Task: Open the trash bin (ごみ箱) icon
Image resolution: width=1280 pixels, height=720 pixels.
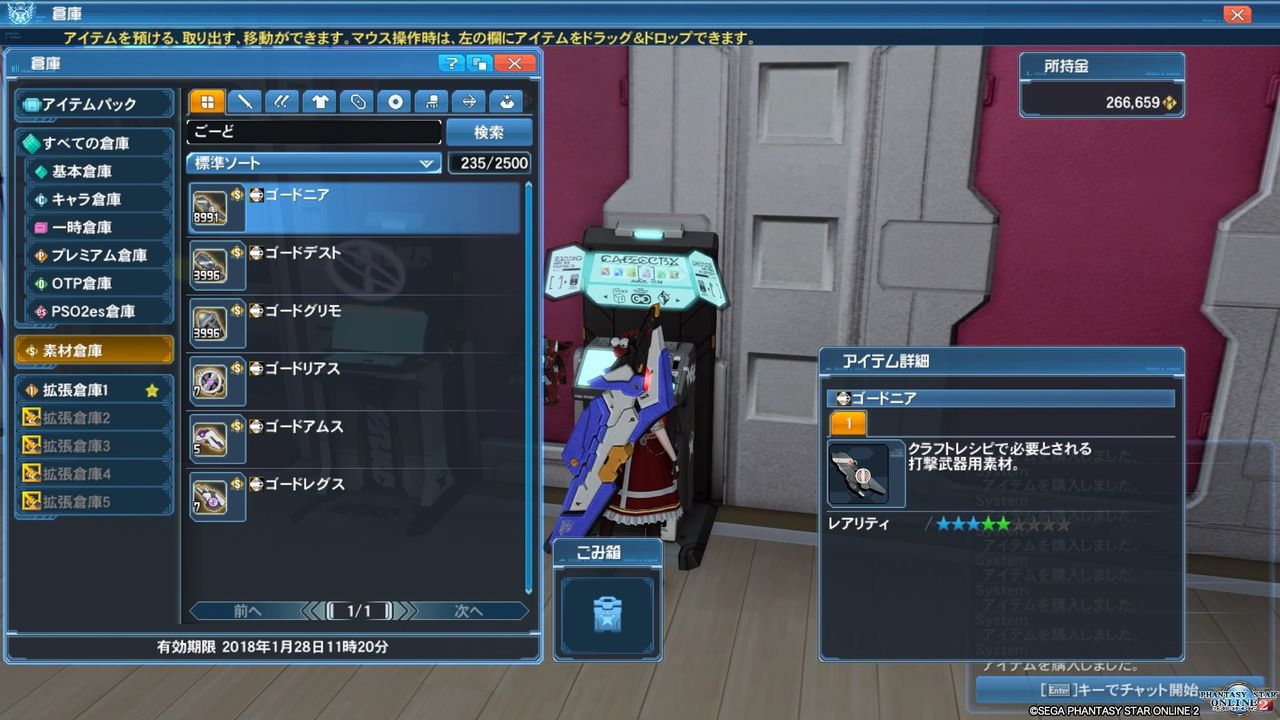Action: (x=608, y=613)
